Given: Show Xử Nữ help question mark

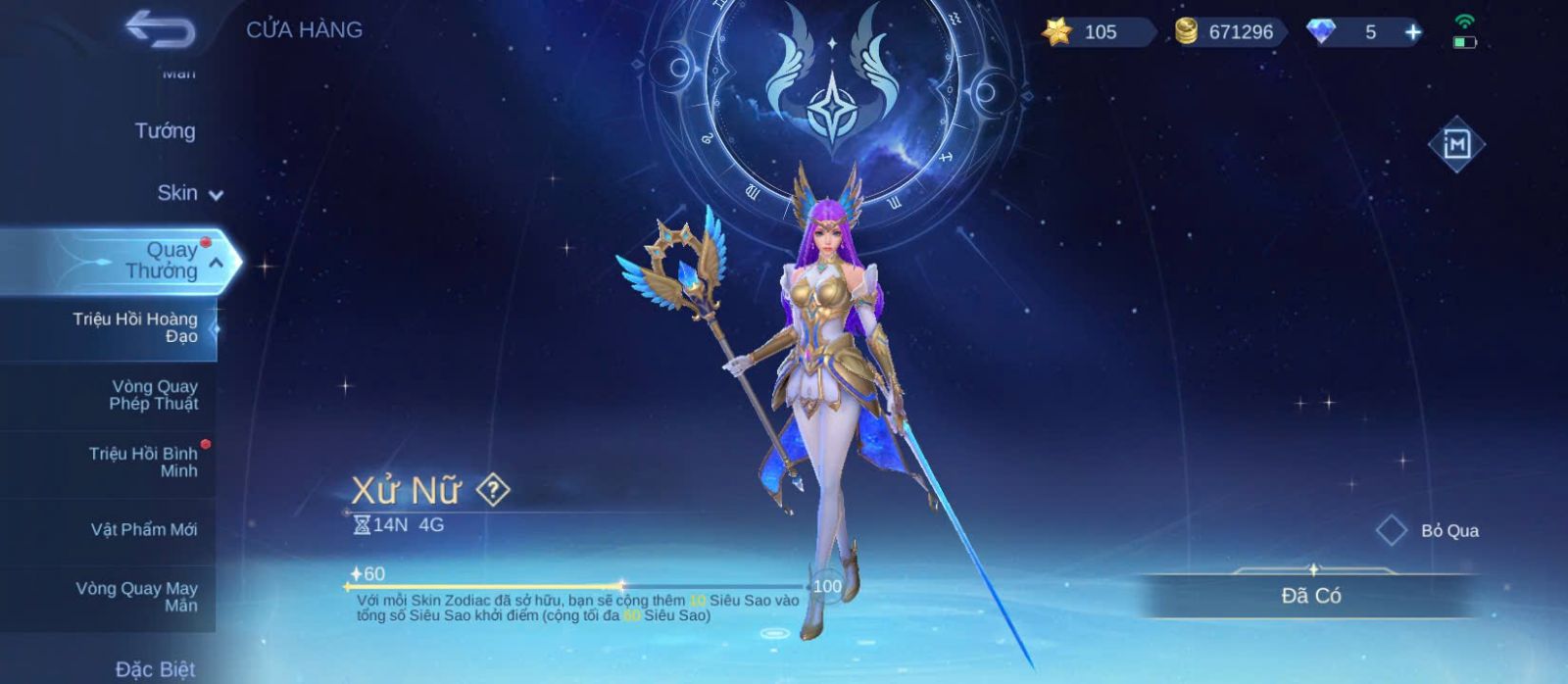Looking at the screenshot, I should pos(493,489).
